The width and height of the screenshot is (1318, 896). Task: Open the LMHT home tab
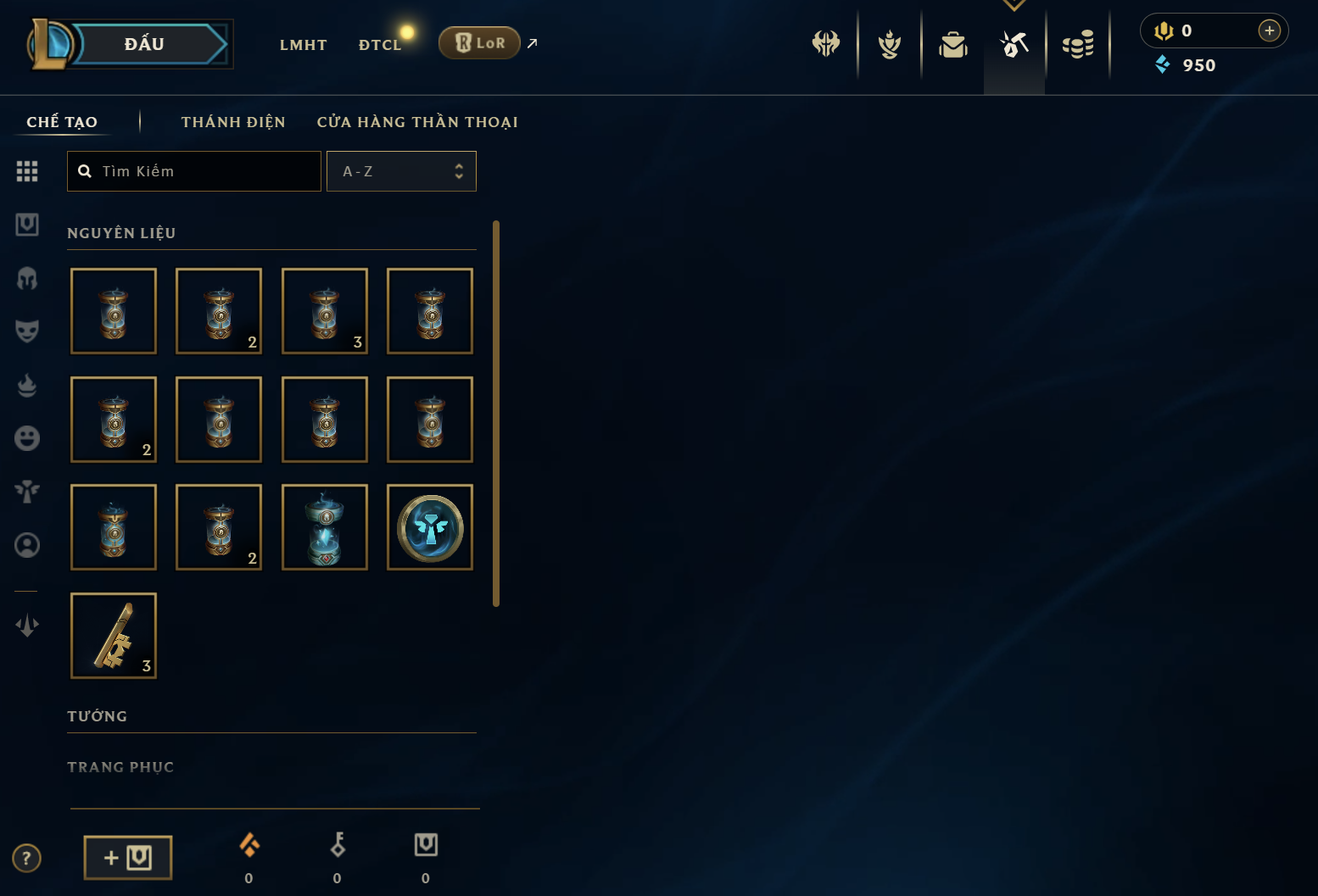tap(303, 45)
